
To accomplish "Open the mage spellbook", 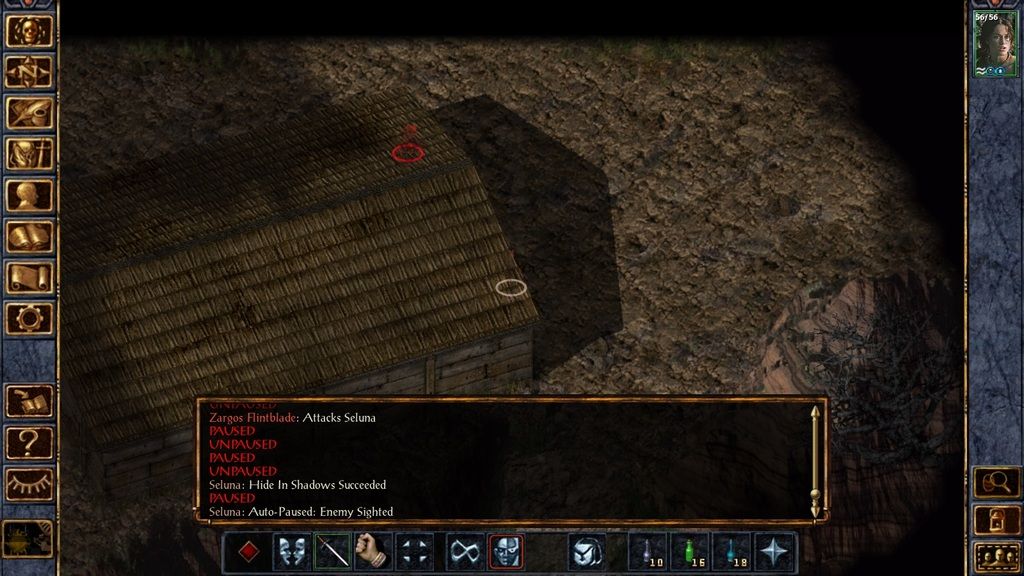I will pyautogui.click(x=29, y=236).
